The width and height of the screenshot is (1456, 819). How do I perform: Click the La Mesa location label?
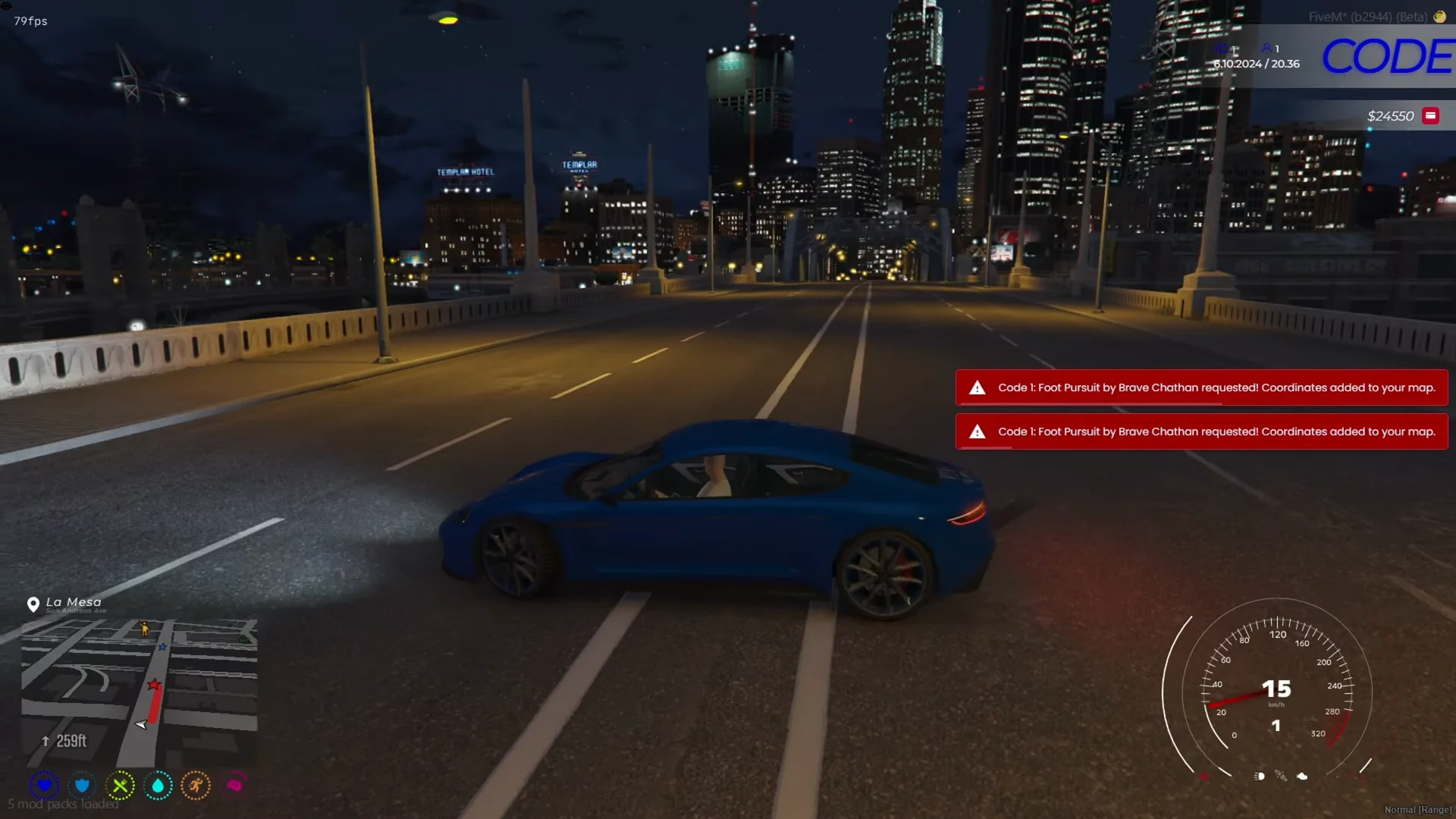[x=74, y=601]
